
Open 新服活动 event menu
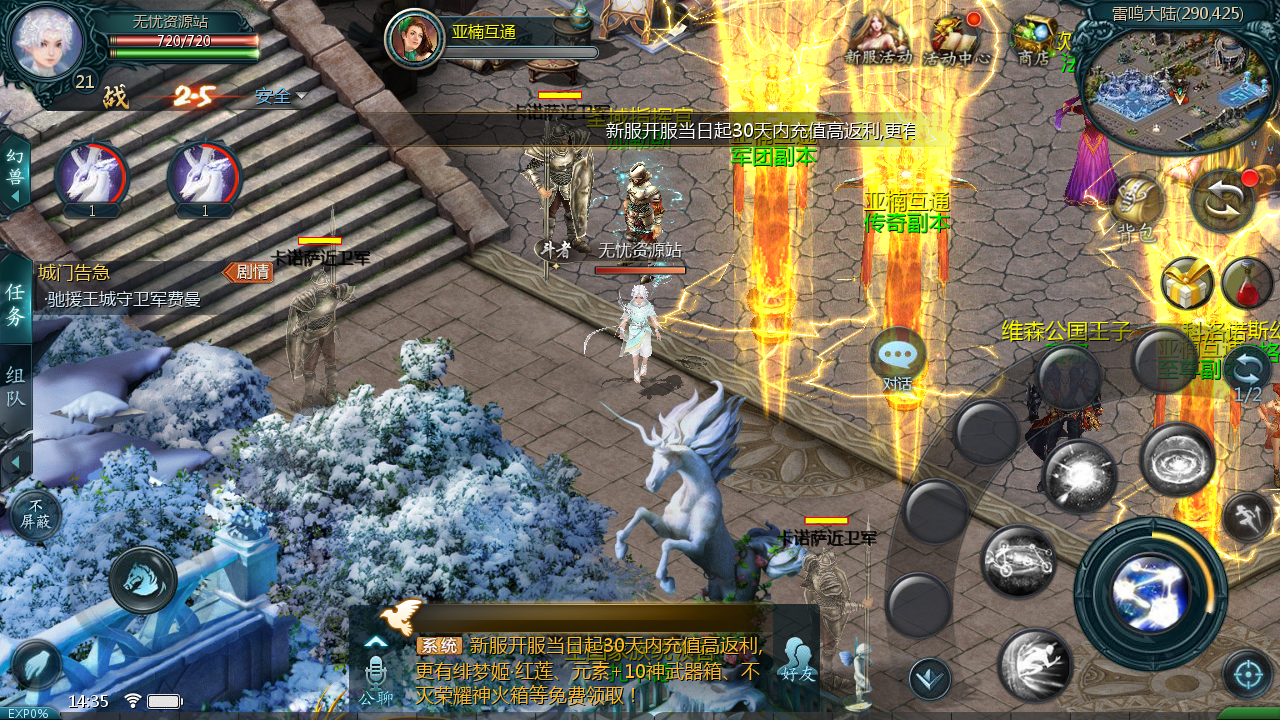pos(878,39)
